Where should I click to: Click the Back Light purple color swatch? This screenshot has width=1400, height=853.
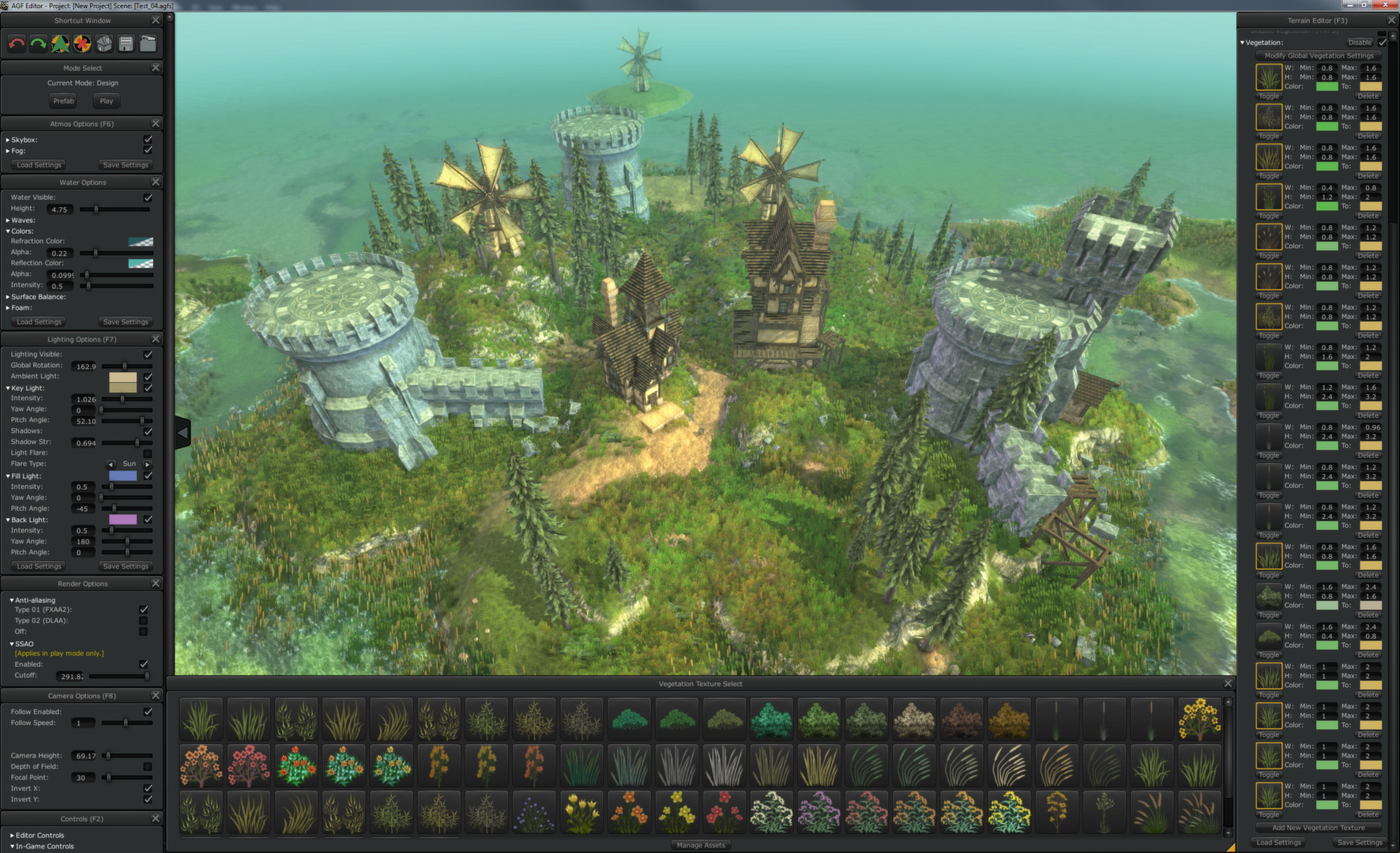pos(122,519)
